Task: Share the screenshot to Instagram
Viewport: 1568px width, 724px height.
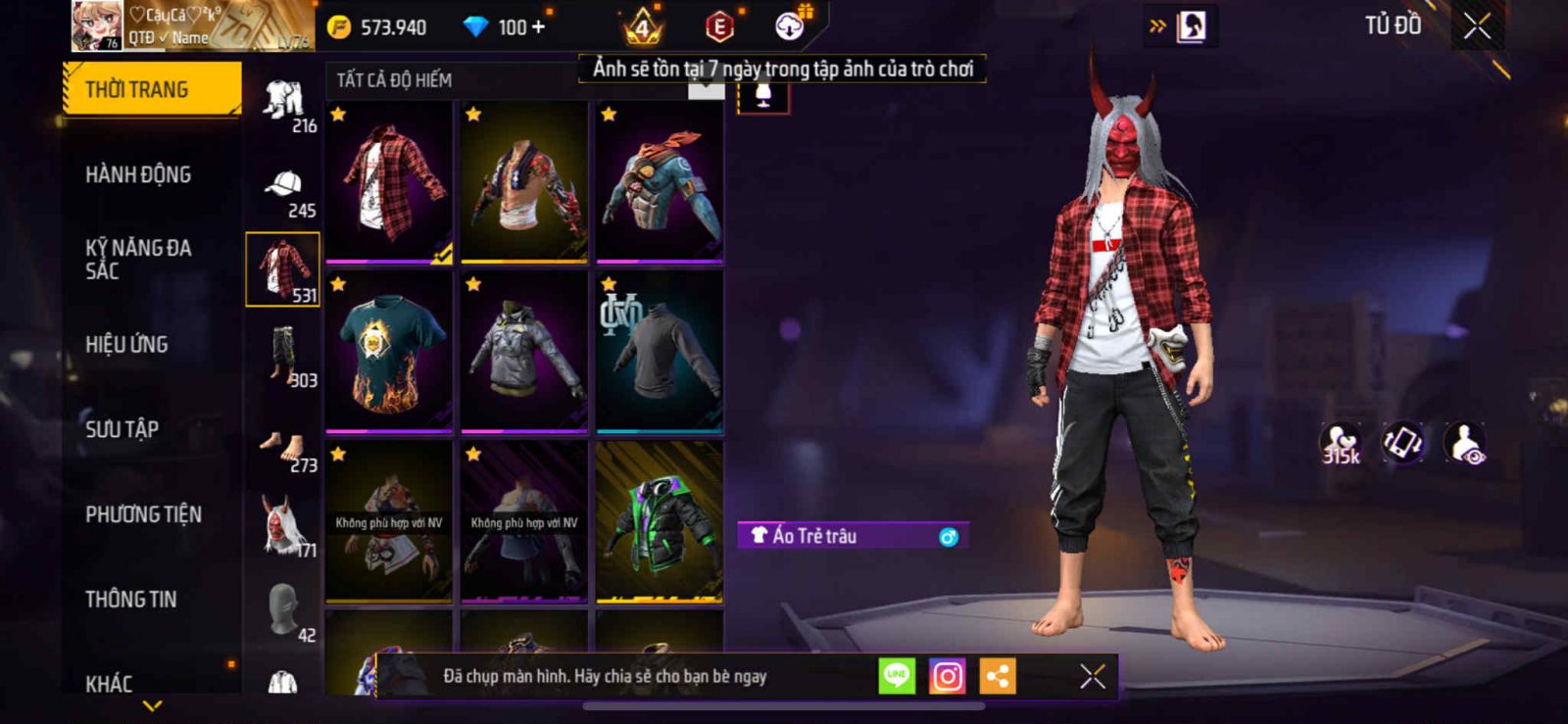Action: tap(947, 676)
